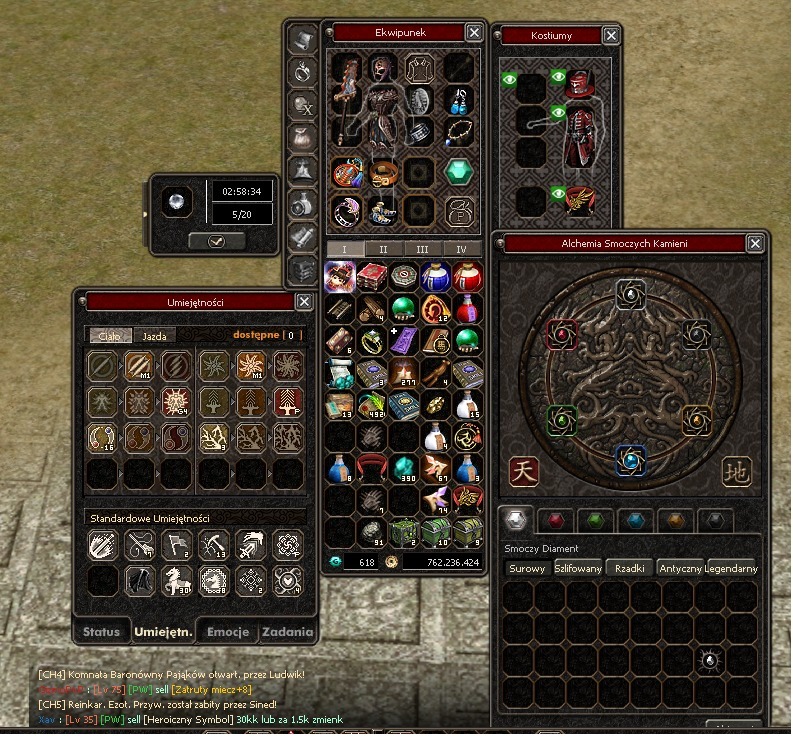Screen dimensions: 793x736
Task: Open inventory page IV
Action: point(461,249)
